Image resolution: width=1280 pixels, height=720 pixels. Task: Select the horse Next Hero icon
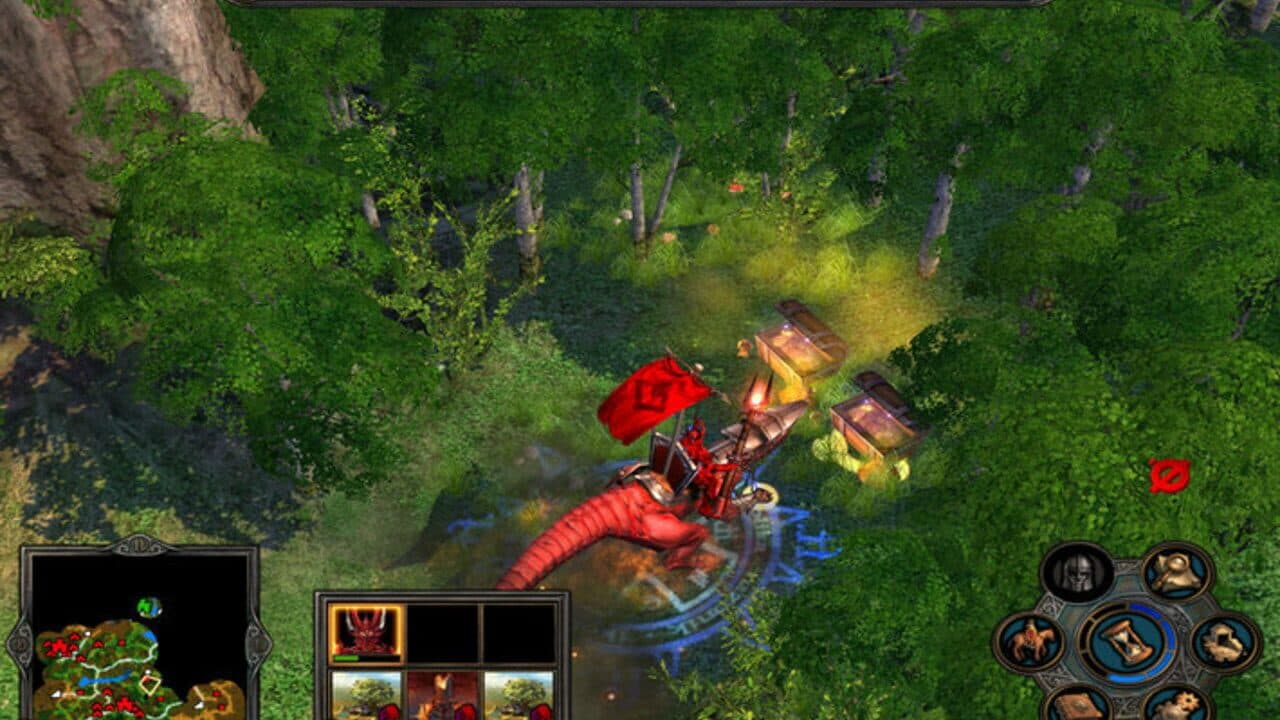click(x=1030, y=639)
